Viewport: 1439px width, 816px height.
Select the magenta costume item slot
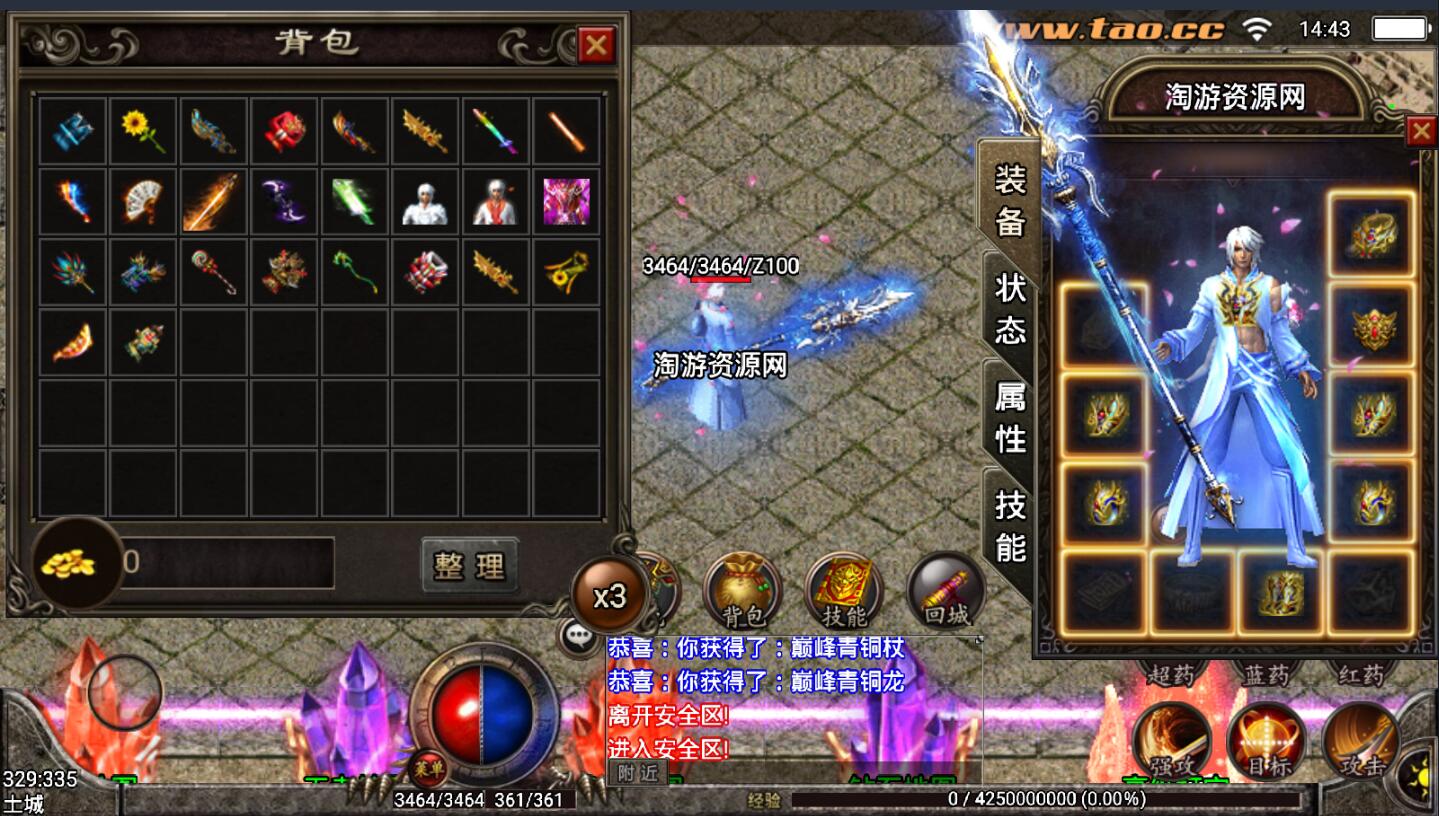[x=566, y=201]
